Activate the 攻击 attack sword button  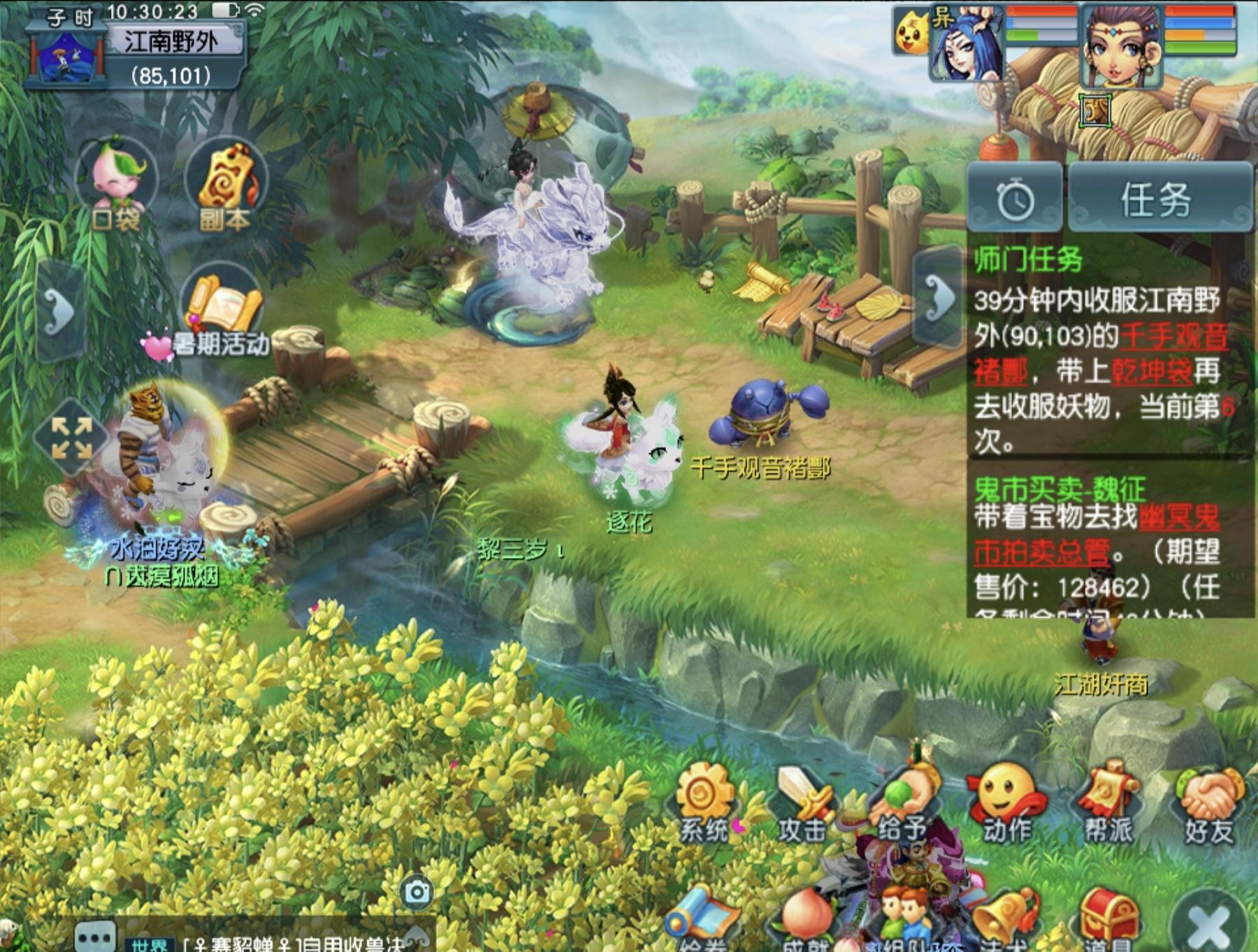pos(804,804)
